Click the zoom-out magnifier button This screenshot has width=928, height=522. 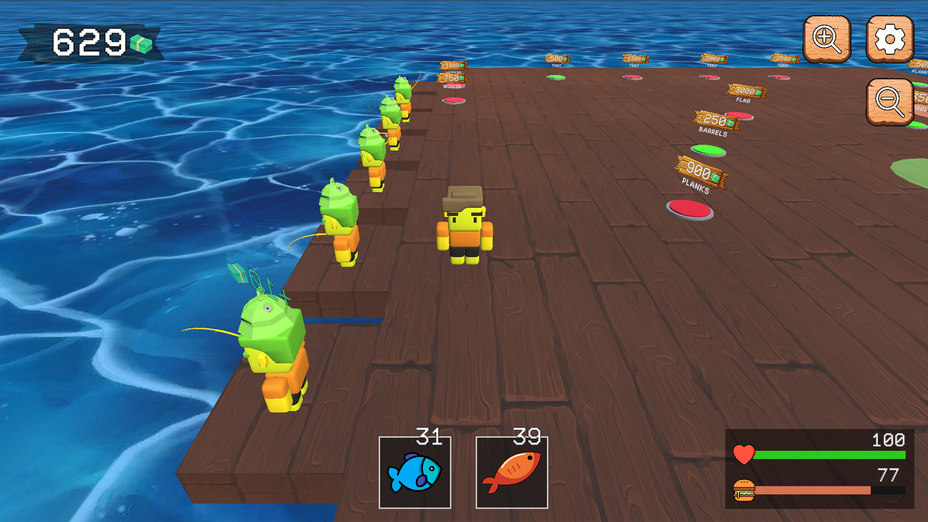pyautogui.click(x=889, y=101)
